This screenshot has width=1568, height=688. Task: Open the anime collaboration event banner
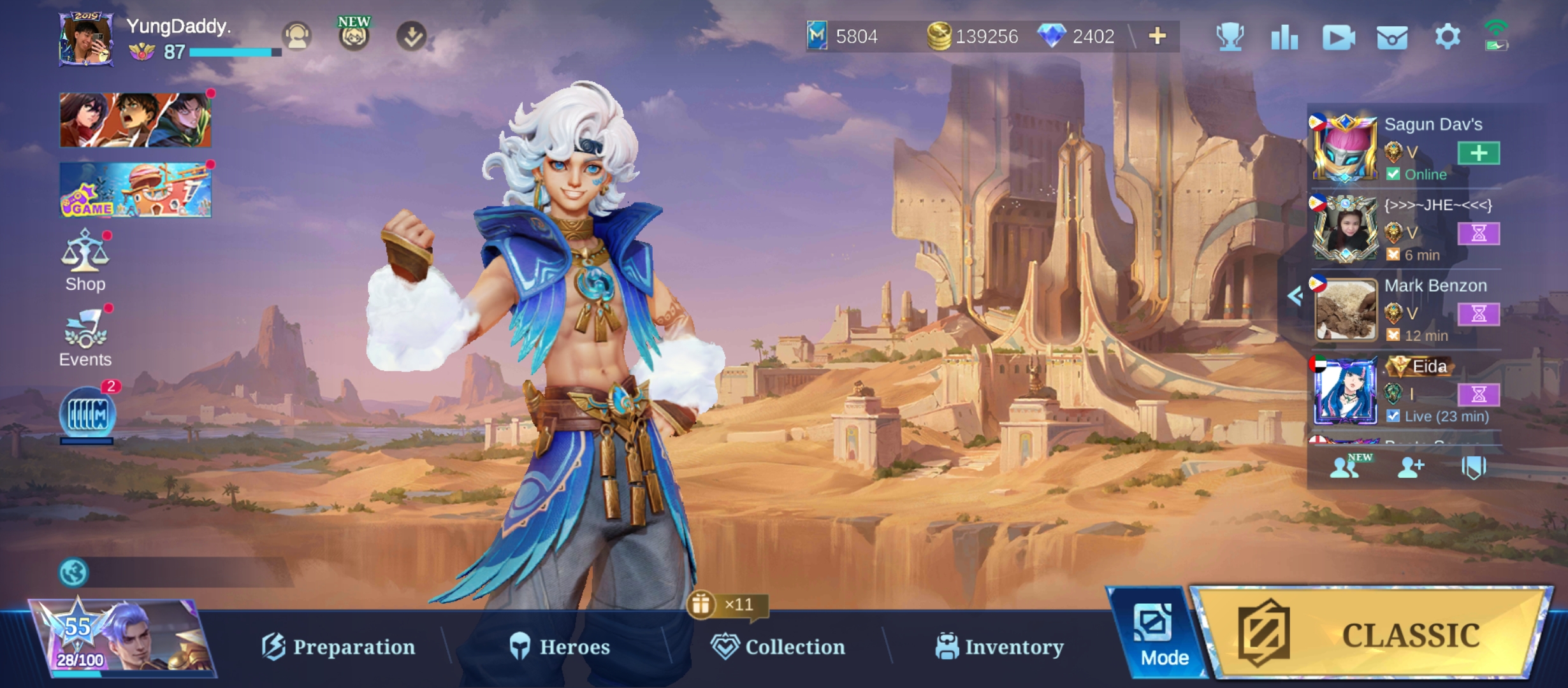(x=135, y=120)
